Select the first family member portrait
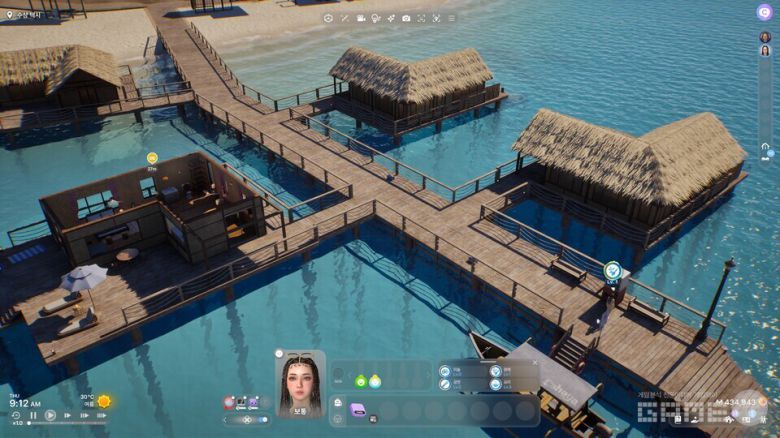The image size is (780, 438). (x=765, y=37)
